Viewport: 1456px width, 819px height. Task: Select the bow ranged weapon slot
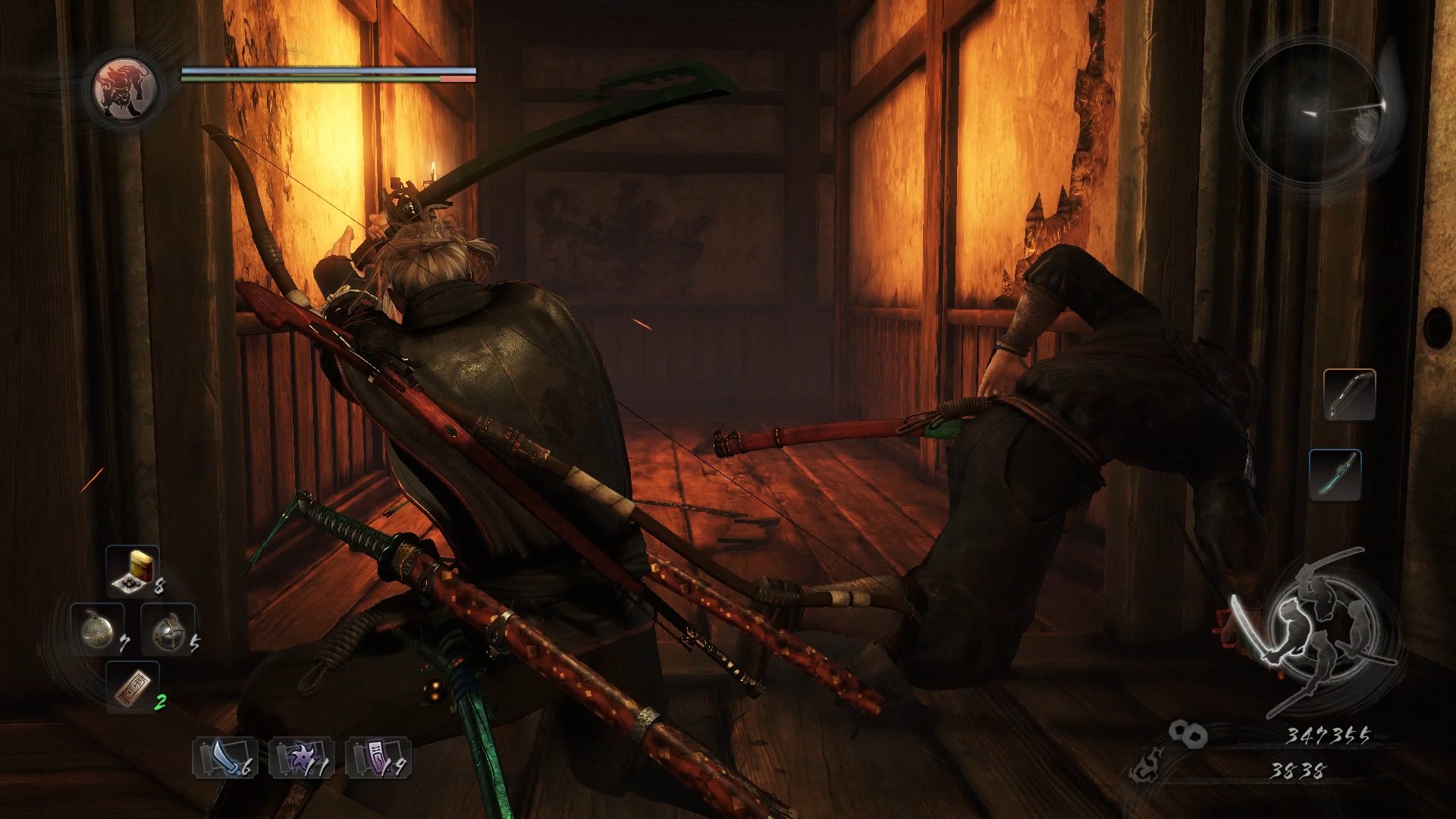click(x=1349, y=394)
